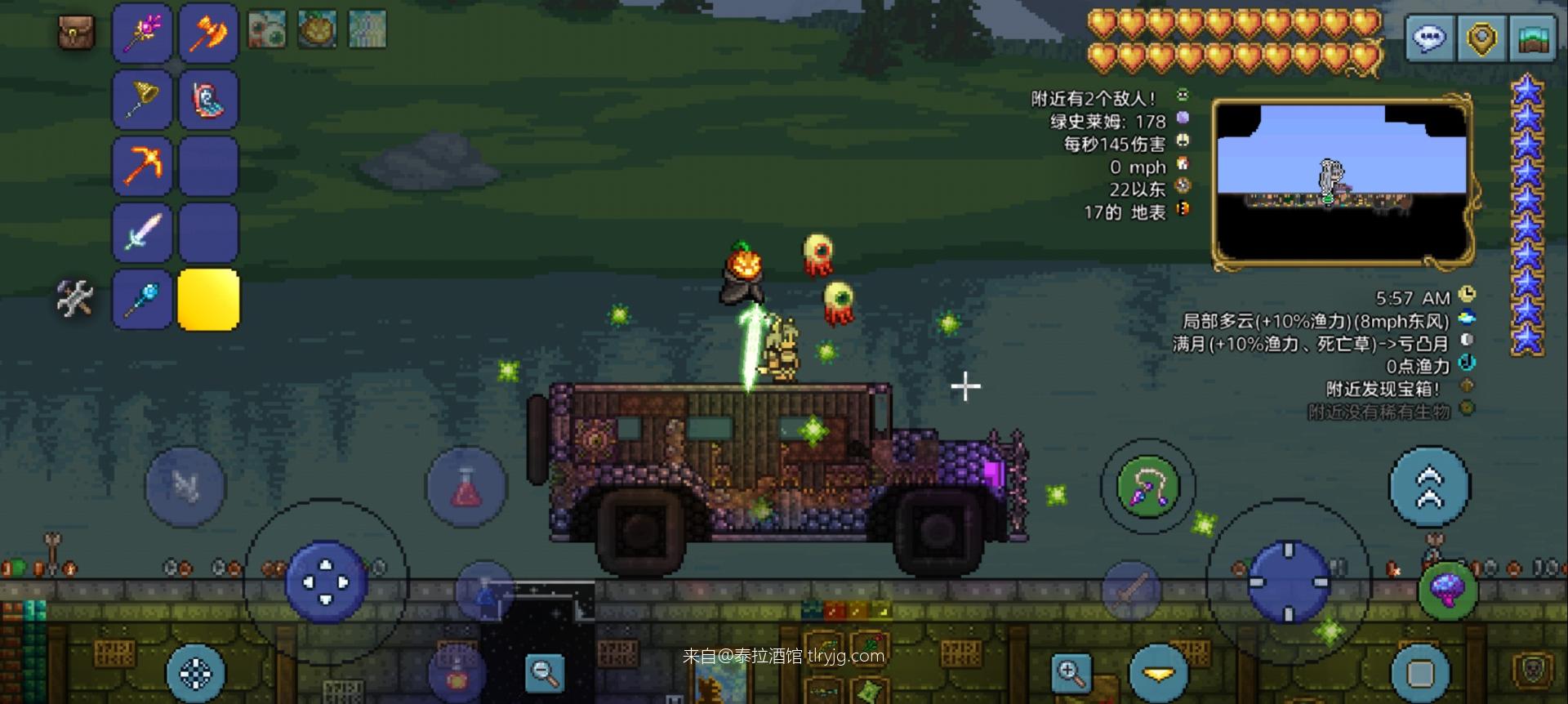Screen dimensions: 1568x704
Task: Select the orange battle axe slot
Action: 208,33
